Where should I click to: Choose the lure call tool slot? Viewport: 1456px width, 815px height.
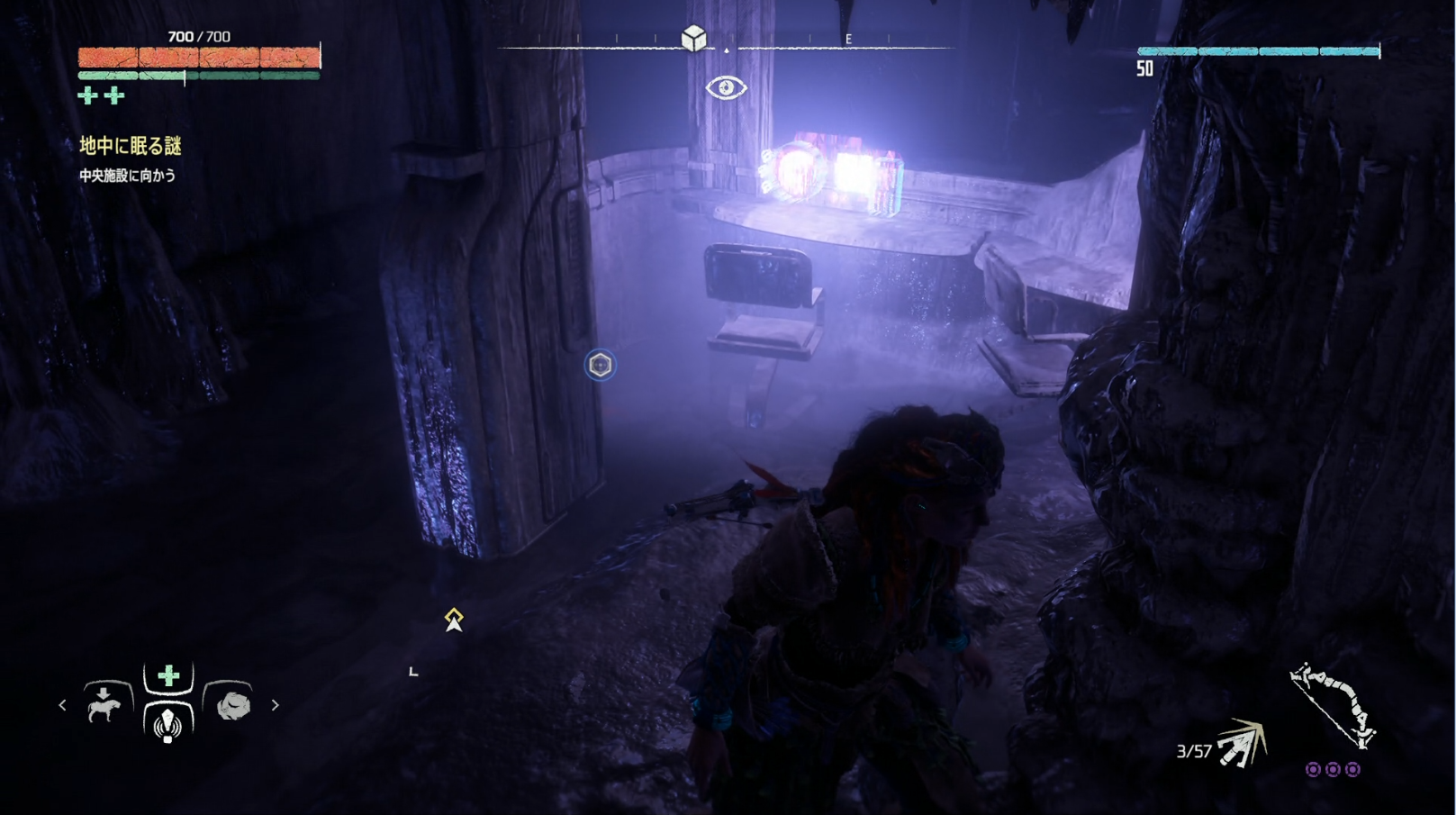click(167, 722)
